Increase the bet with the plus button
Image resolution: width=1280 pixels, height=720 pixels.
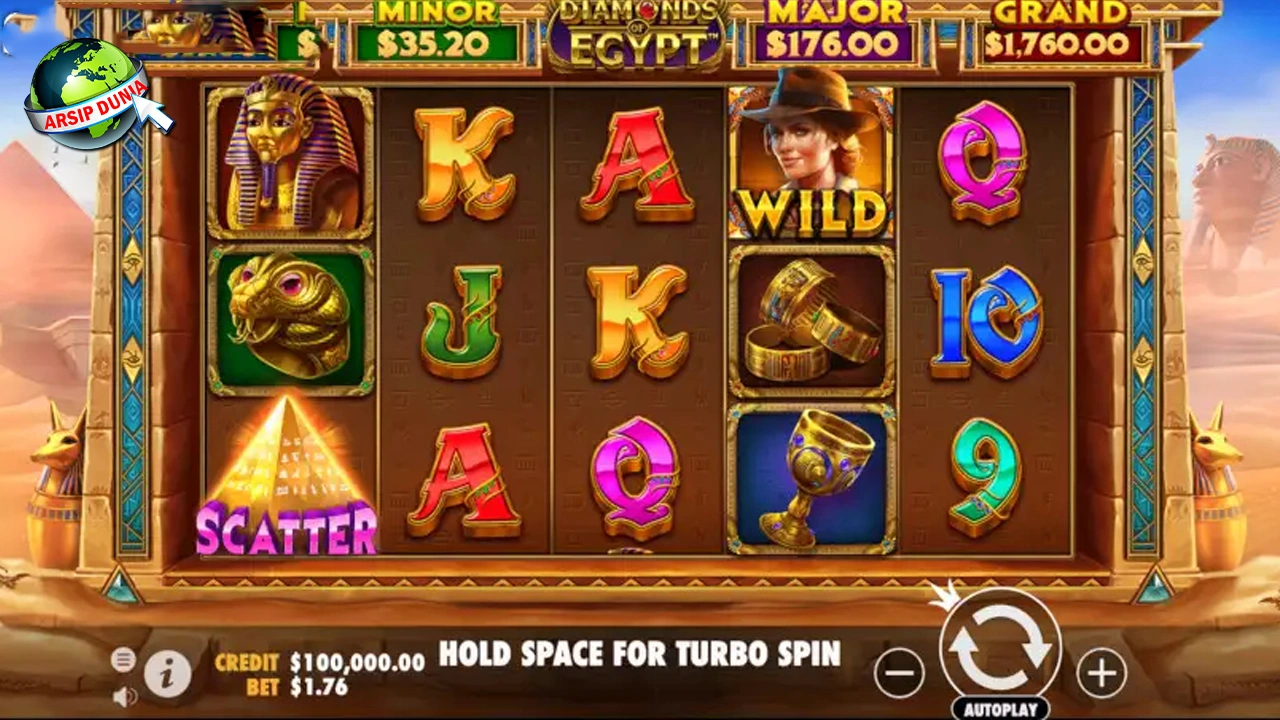1101,673
